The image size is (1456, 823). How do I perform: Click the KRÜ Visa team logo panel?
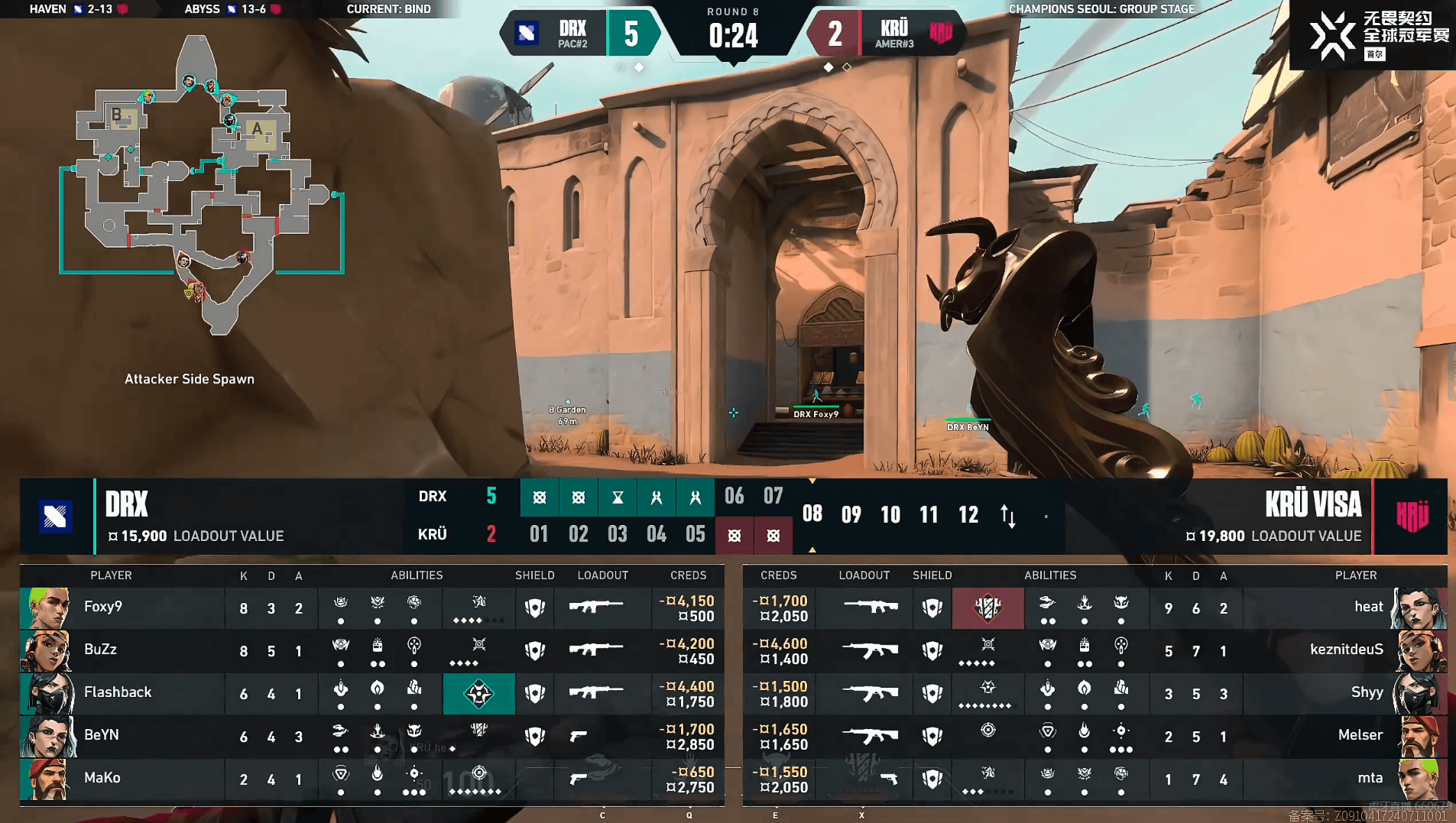tap(1411, 517)
